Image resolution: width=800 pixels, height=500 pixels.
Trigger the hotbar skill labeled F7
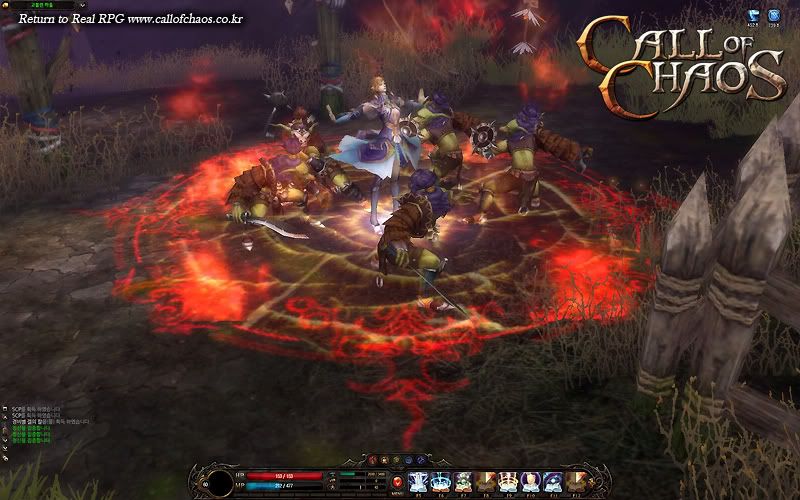click(x=463, y=481)
